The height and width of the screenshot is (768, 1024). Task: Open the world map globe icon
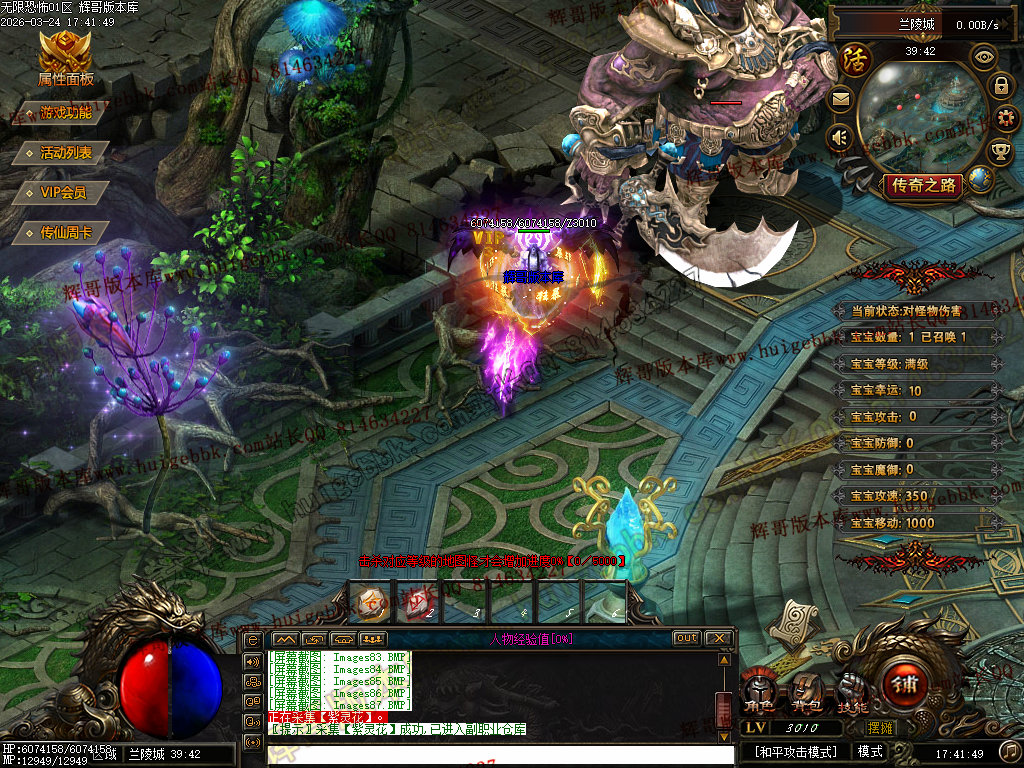(x=981, y=179)
